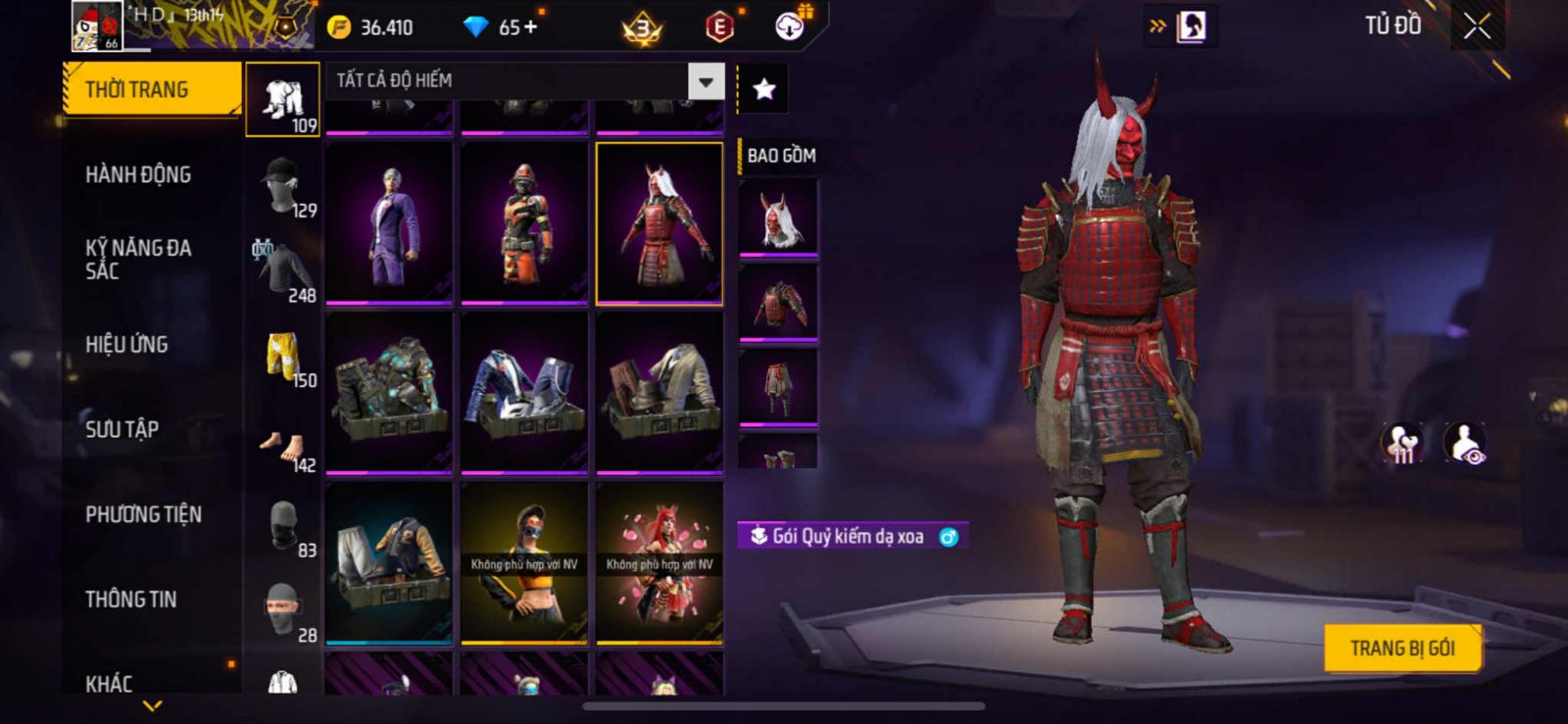
Task: Pick the blue jeans and jacket set
Action: [524, 392]
